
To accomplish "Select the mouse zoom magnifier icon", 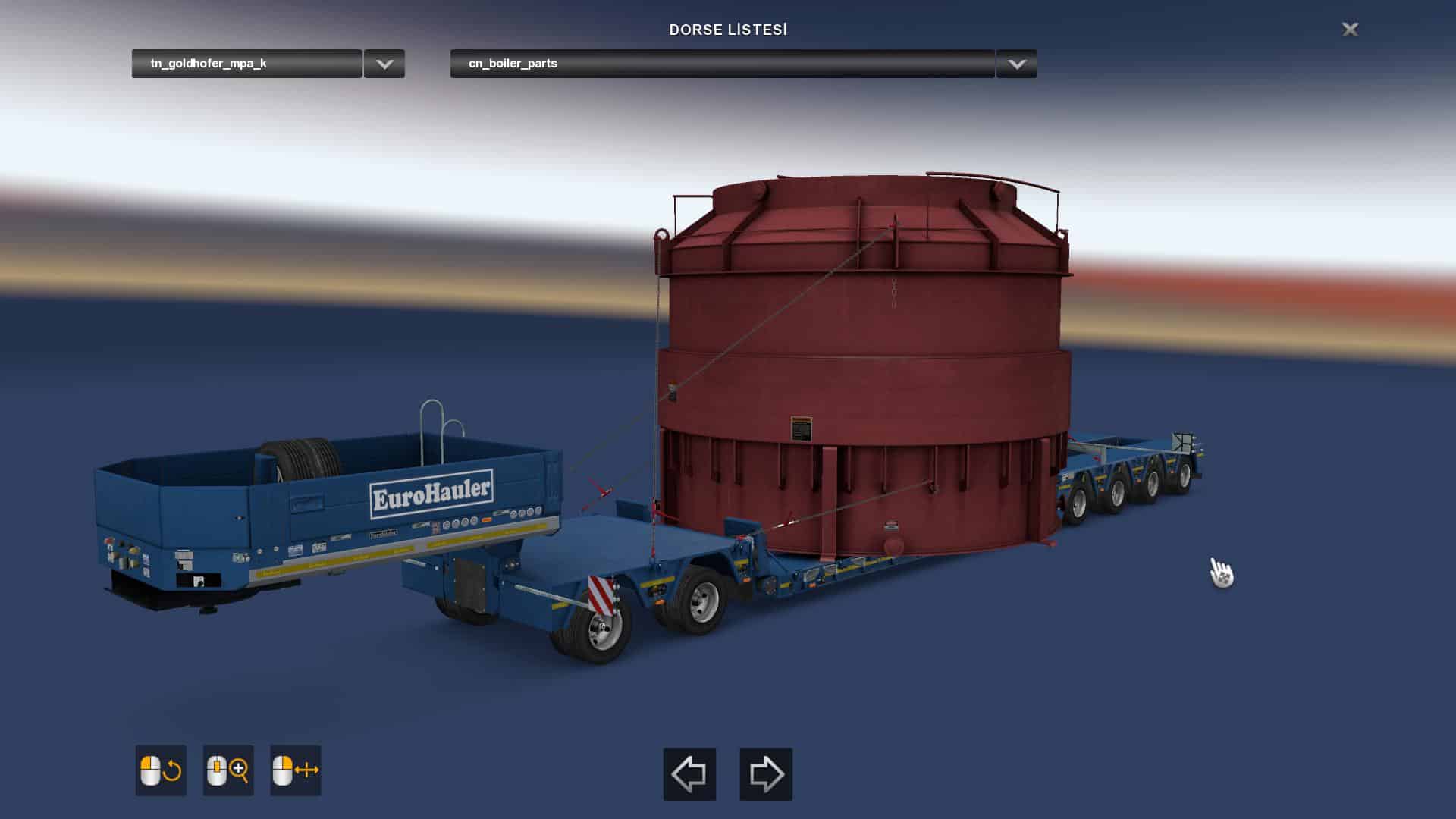I will click(228, 770).
